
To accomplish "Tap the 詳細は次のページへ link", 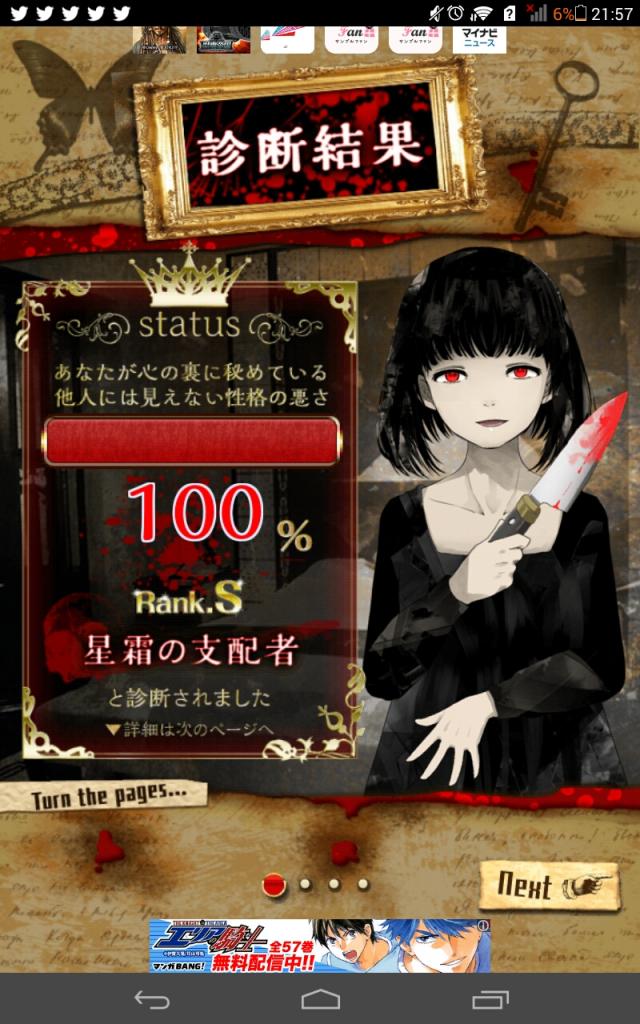I will coord(189,729).
